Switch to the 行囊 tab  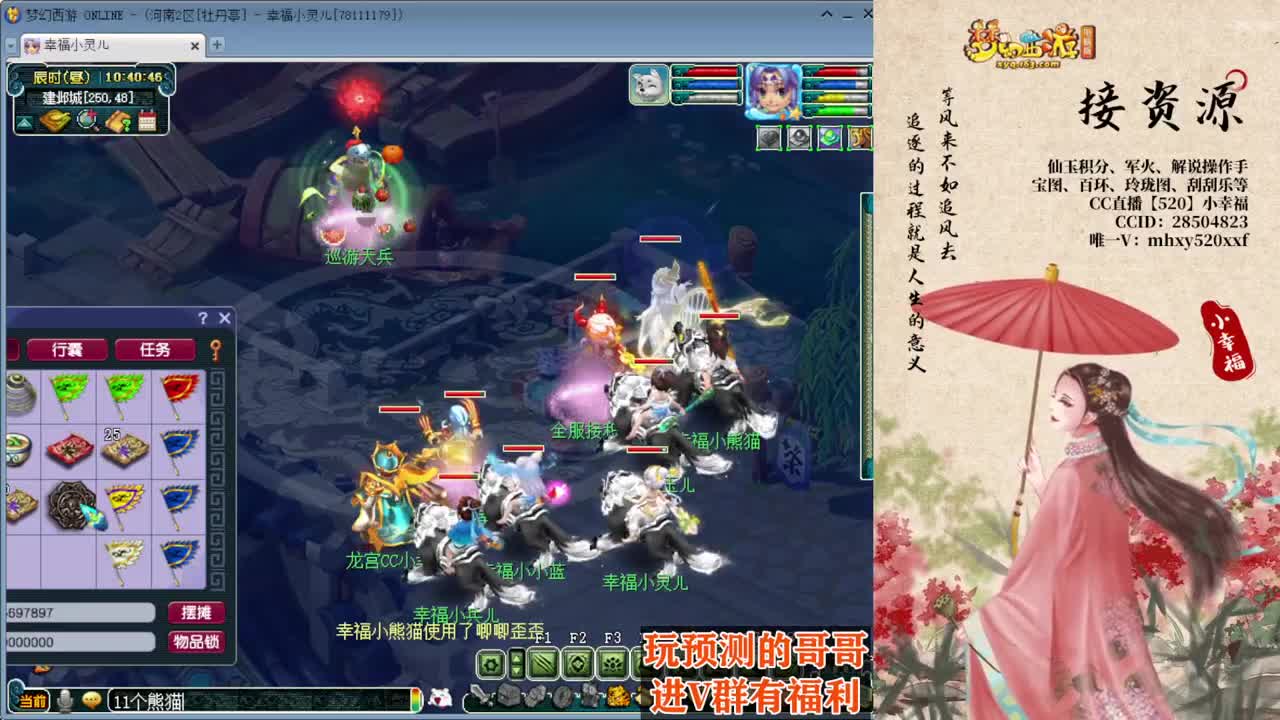67,351
